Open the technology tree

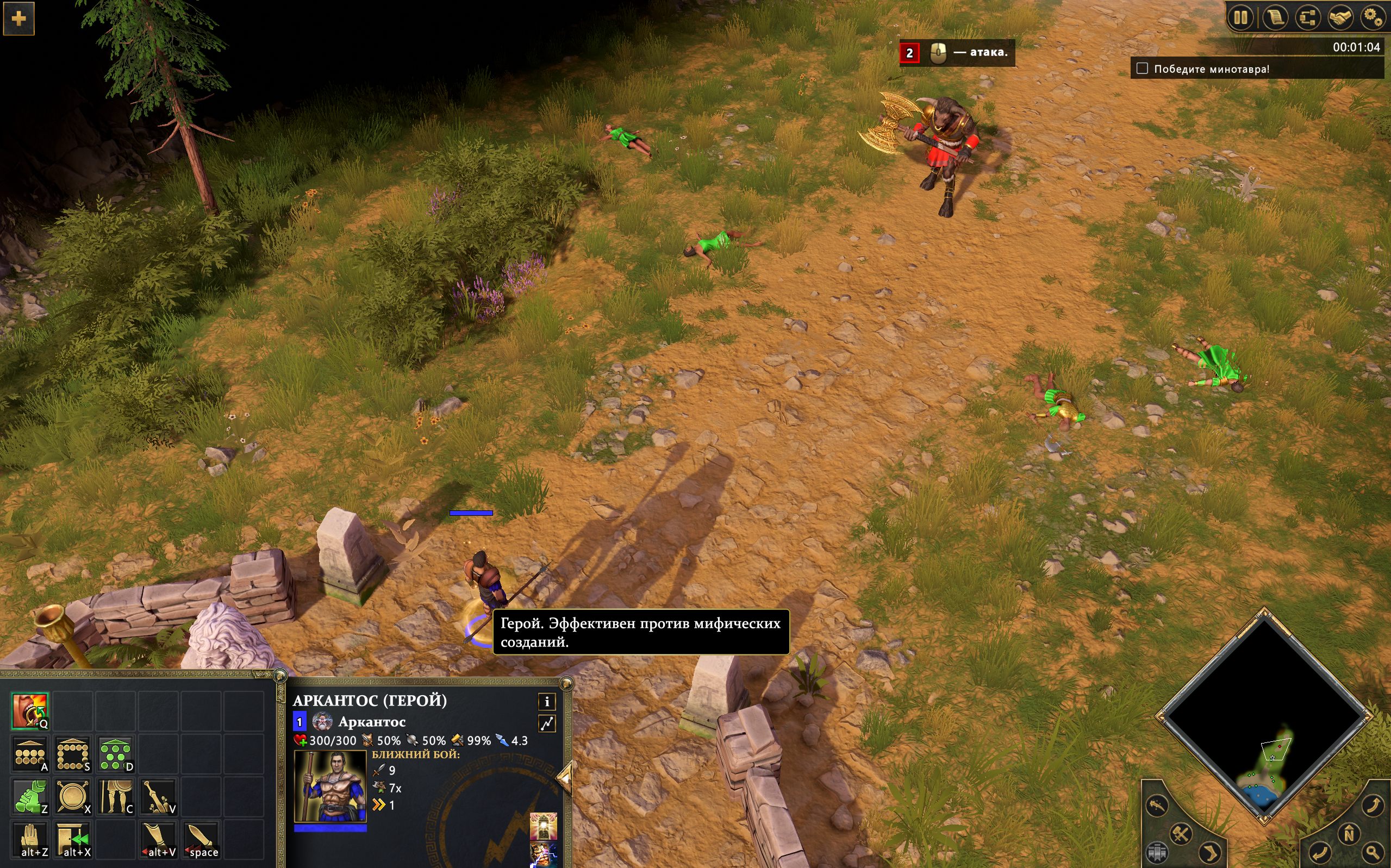1308,18
